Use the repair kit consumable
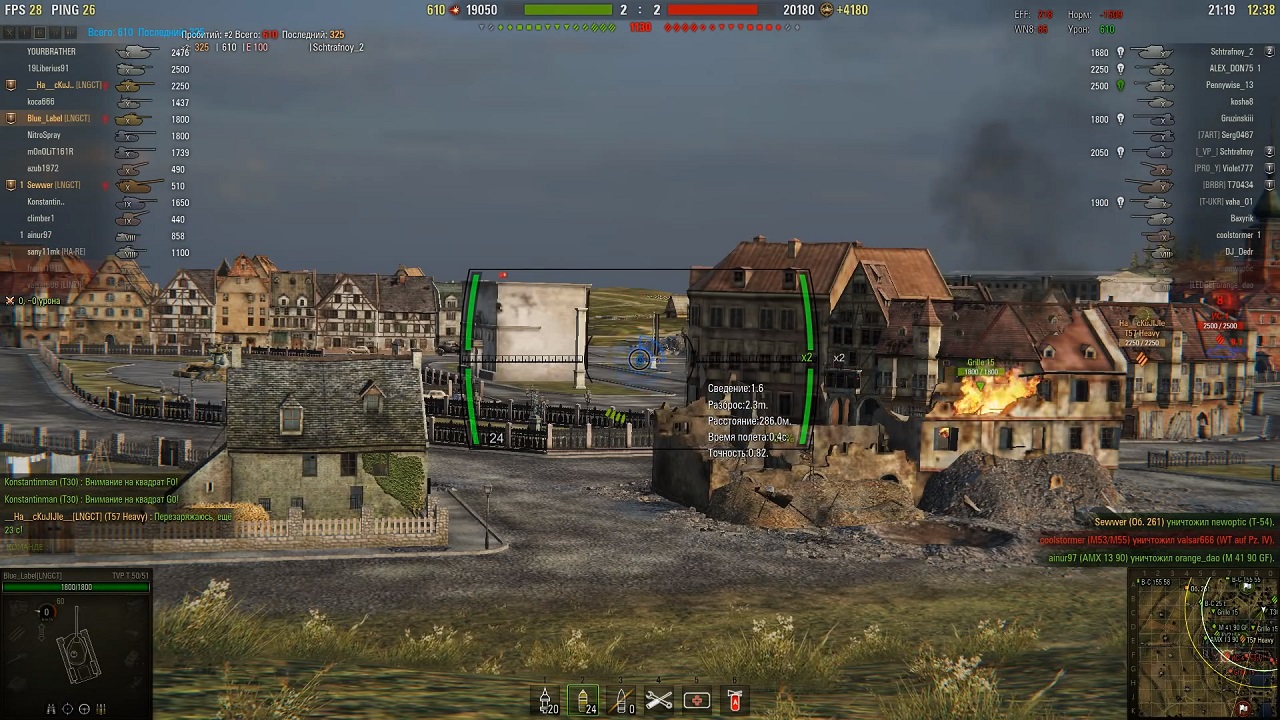Screen dimensions: 1280x720 pos(659,700)
